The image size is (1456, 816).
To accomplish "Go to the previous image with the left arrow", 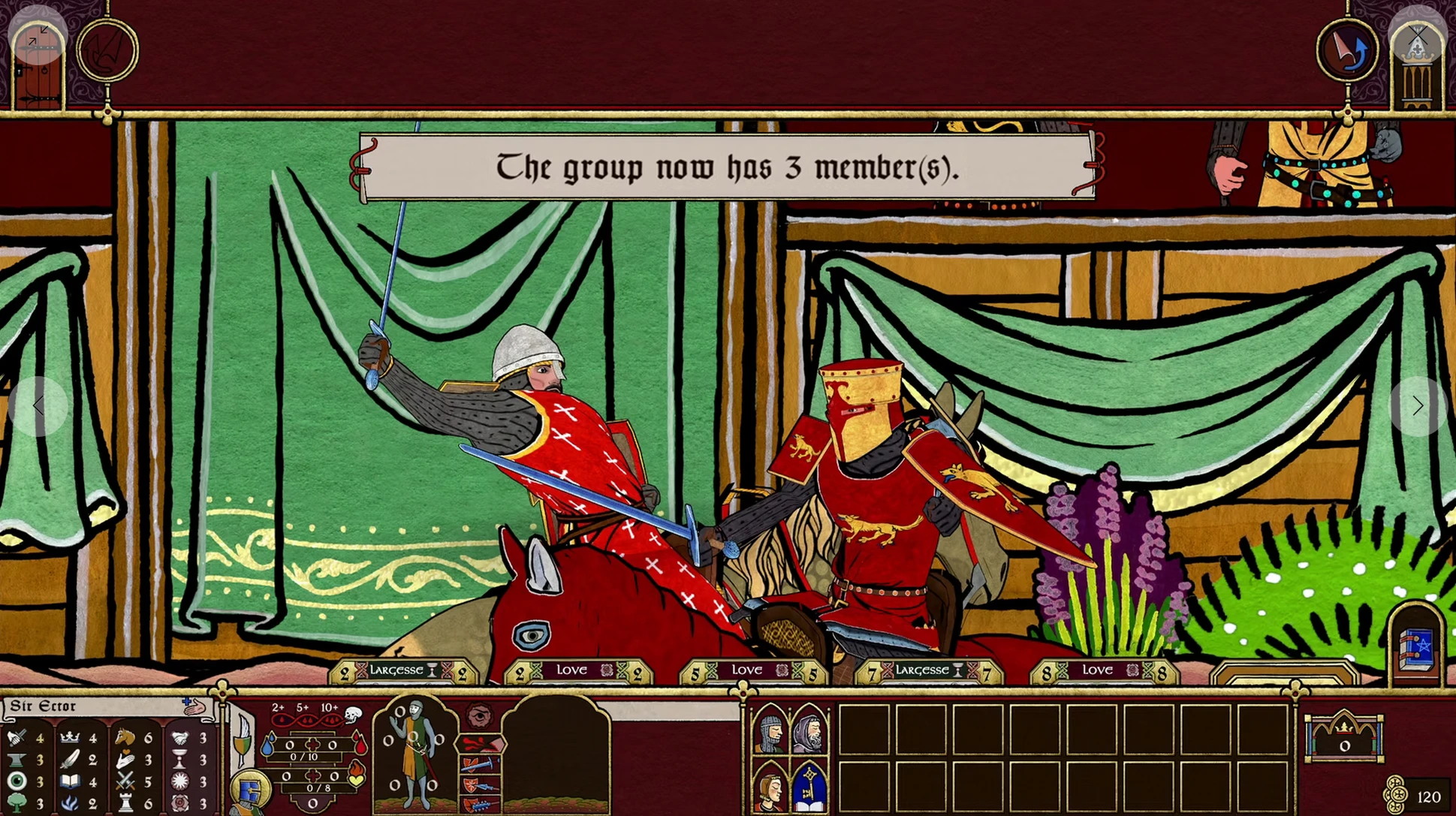I will pos(38,406).
